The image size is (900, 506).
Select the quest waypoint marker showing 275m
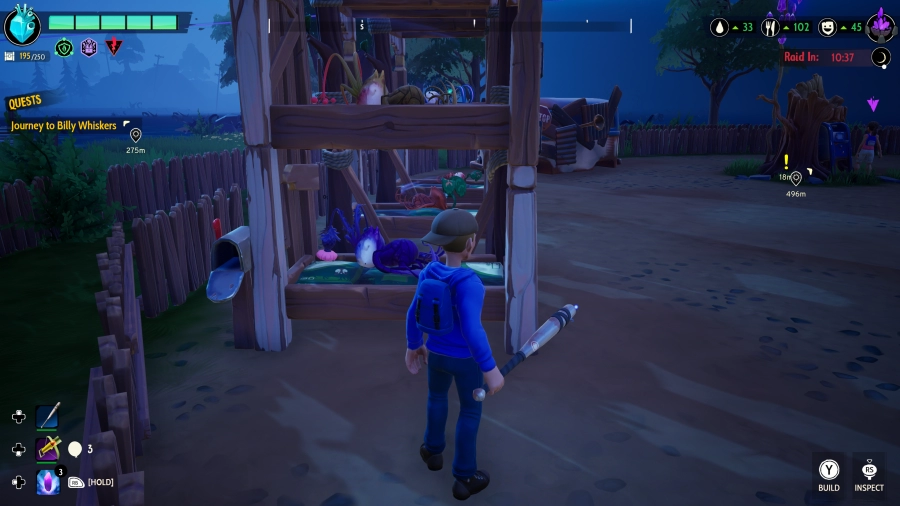tap(135, 135)
